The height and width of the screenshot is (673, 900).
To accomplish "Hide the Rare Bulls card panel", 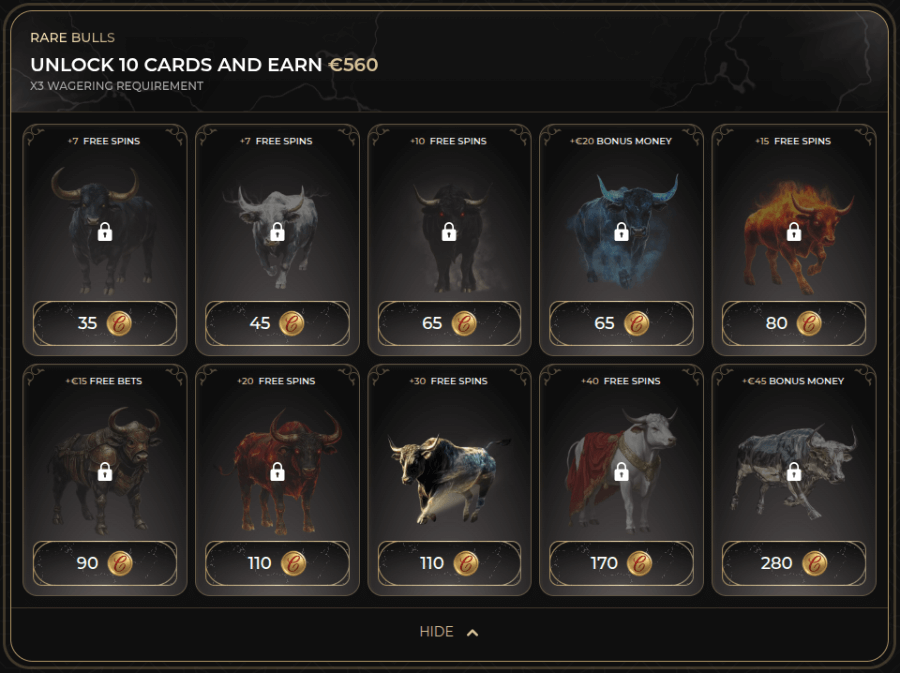I will pyautogui.click(x=449, y=632).
